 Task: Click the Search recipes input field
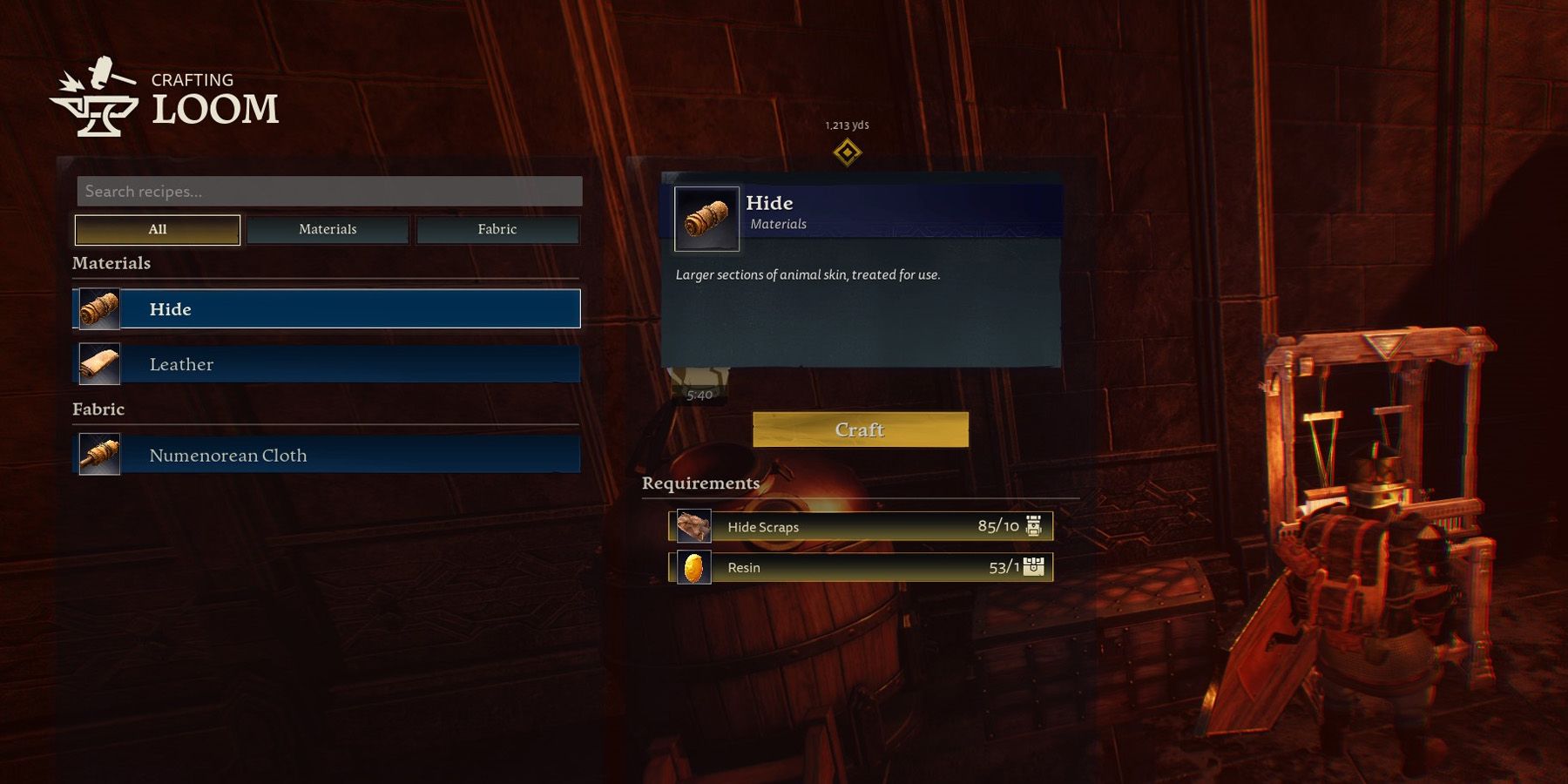(329, 191)
